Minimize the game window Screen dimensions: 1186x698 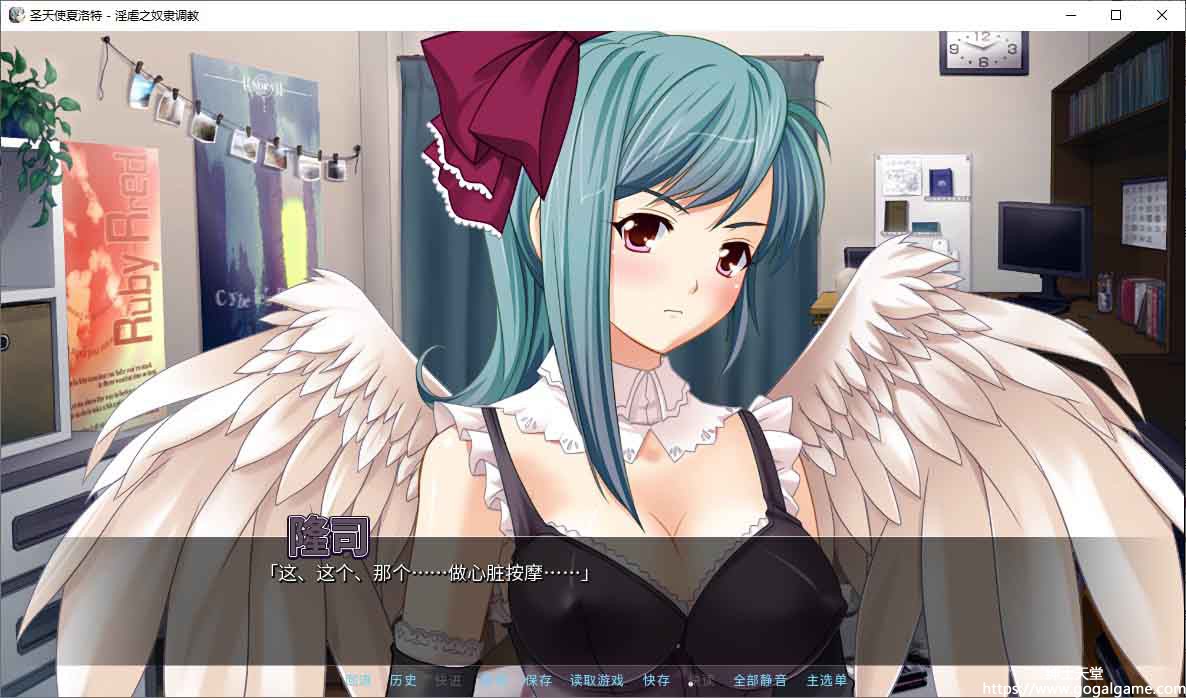pyautogui.click(x=1070, y=15)
